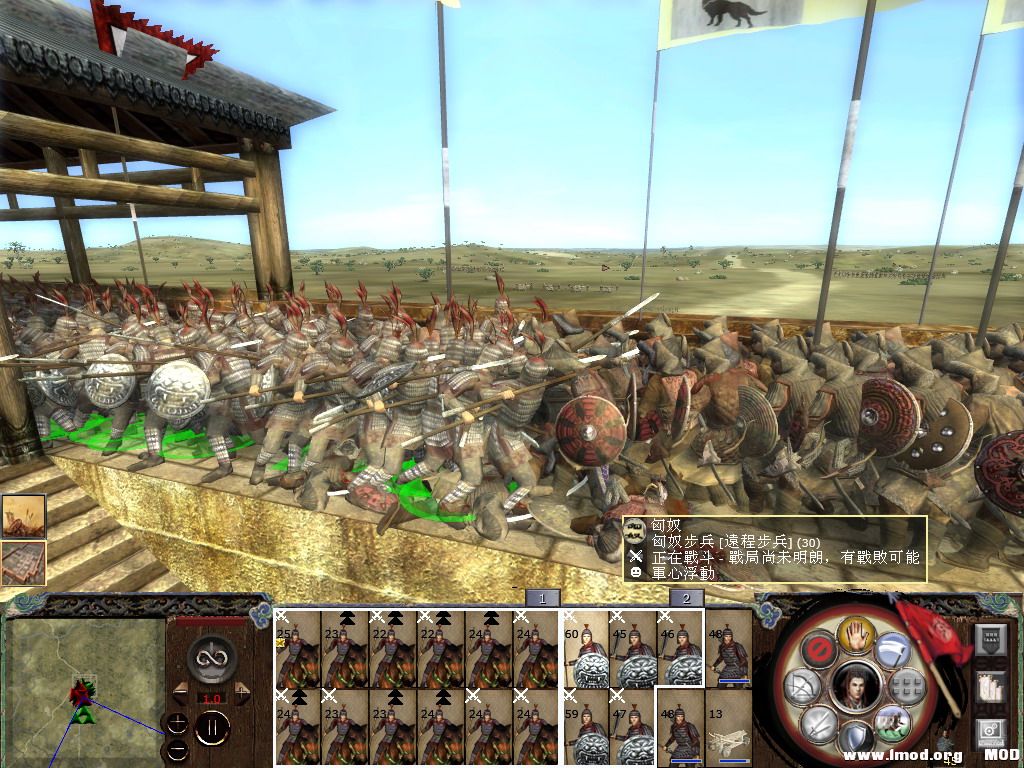
Task: Order withdrawal with the white flag button
Action: [892, 648]
